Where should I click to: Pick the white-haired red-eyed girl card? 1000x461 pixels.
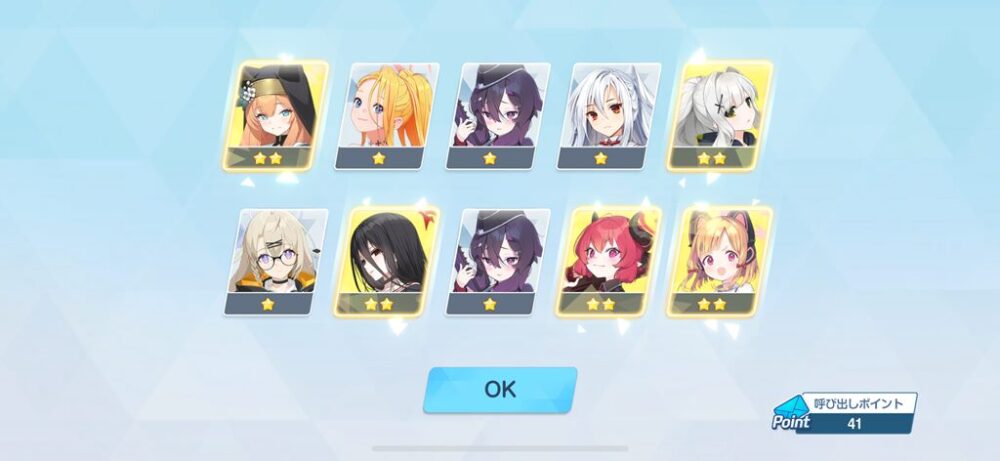tap(612, 115)
